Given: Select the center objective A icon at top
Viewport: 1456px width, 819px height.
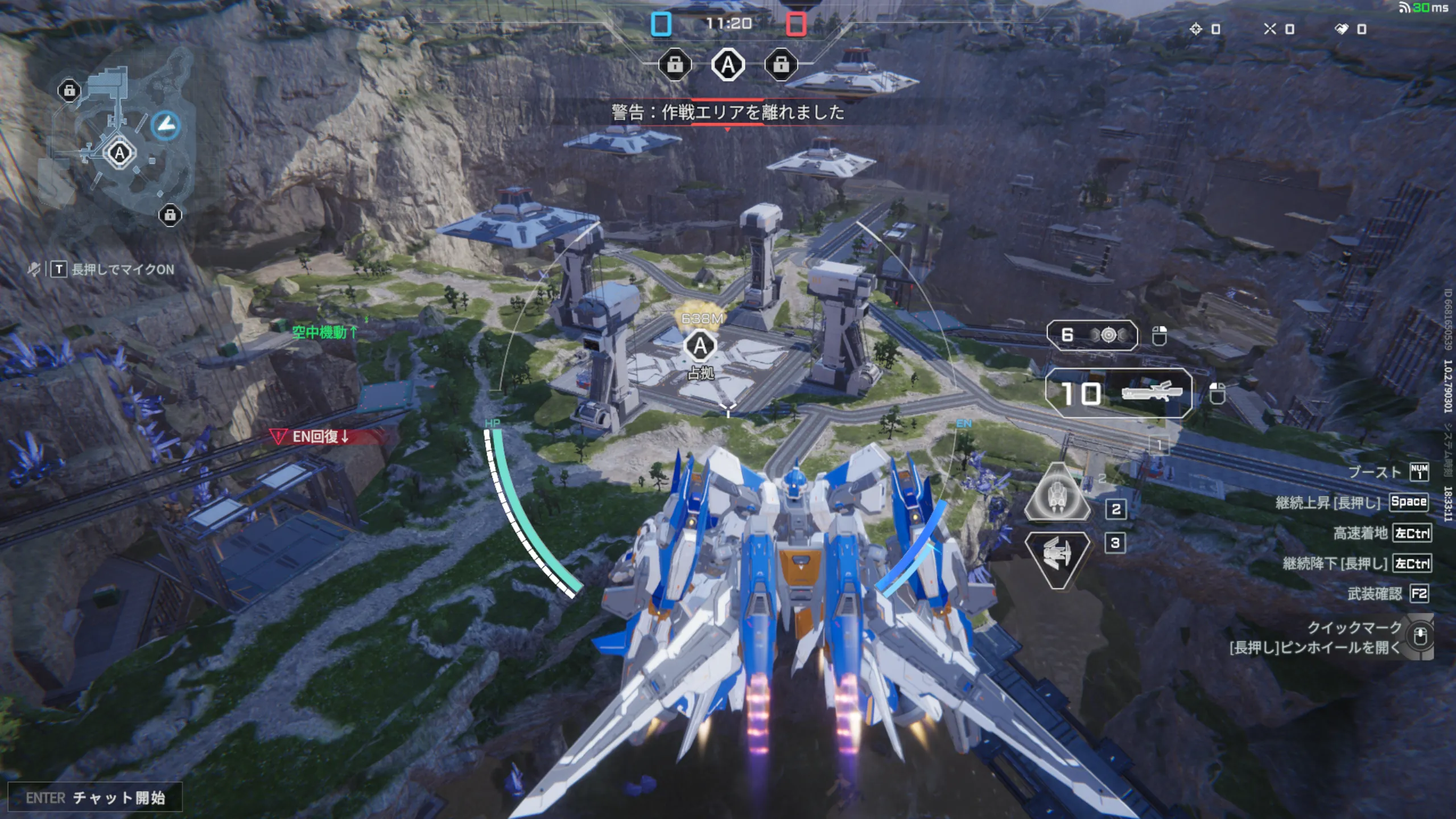Looking at the screenshot, I should coord(728,65).
